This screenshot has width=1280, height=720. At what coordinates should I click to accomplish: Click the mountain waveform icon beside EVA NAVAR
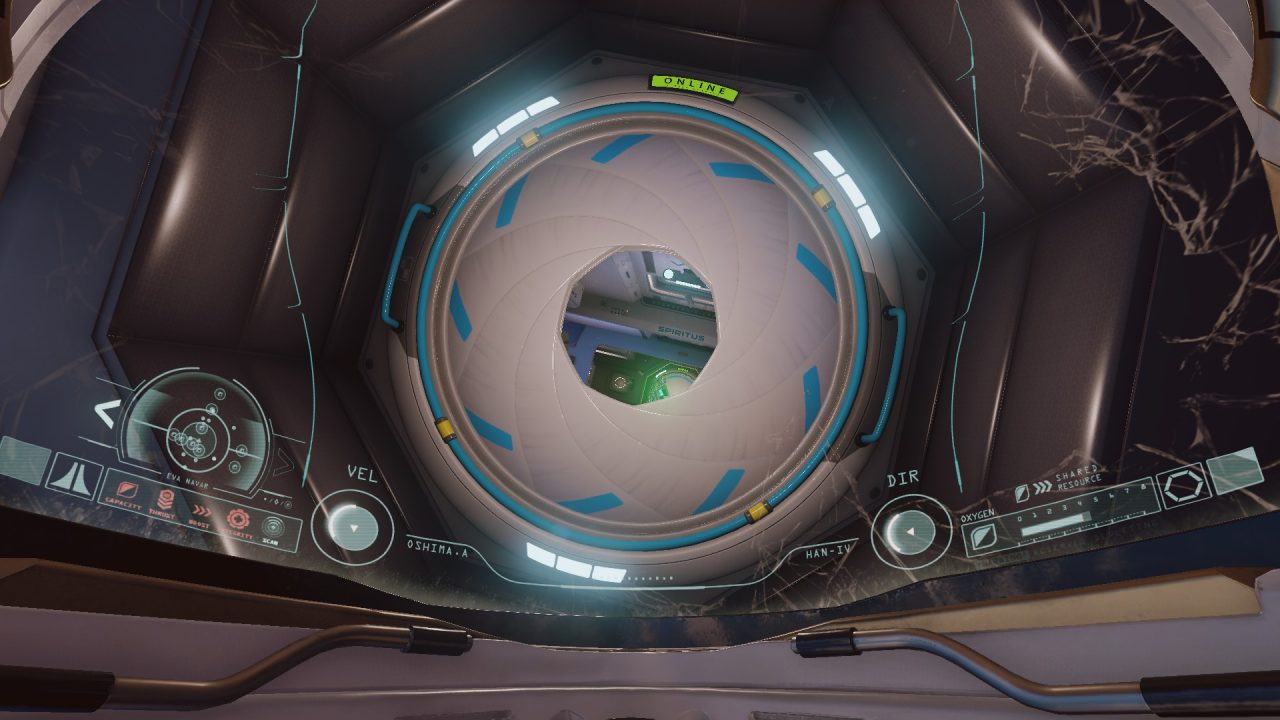[x=74, y=476]
